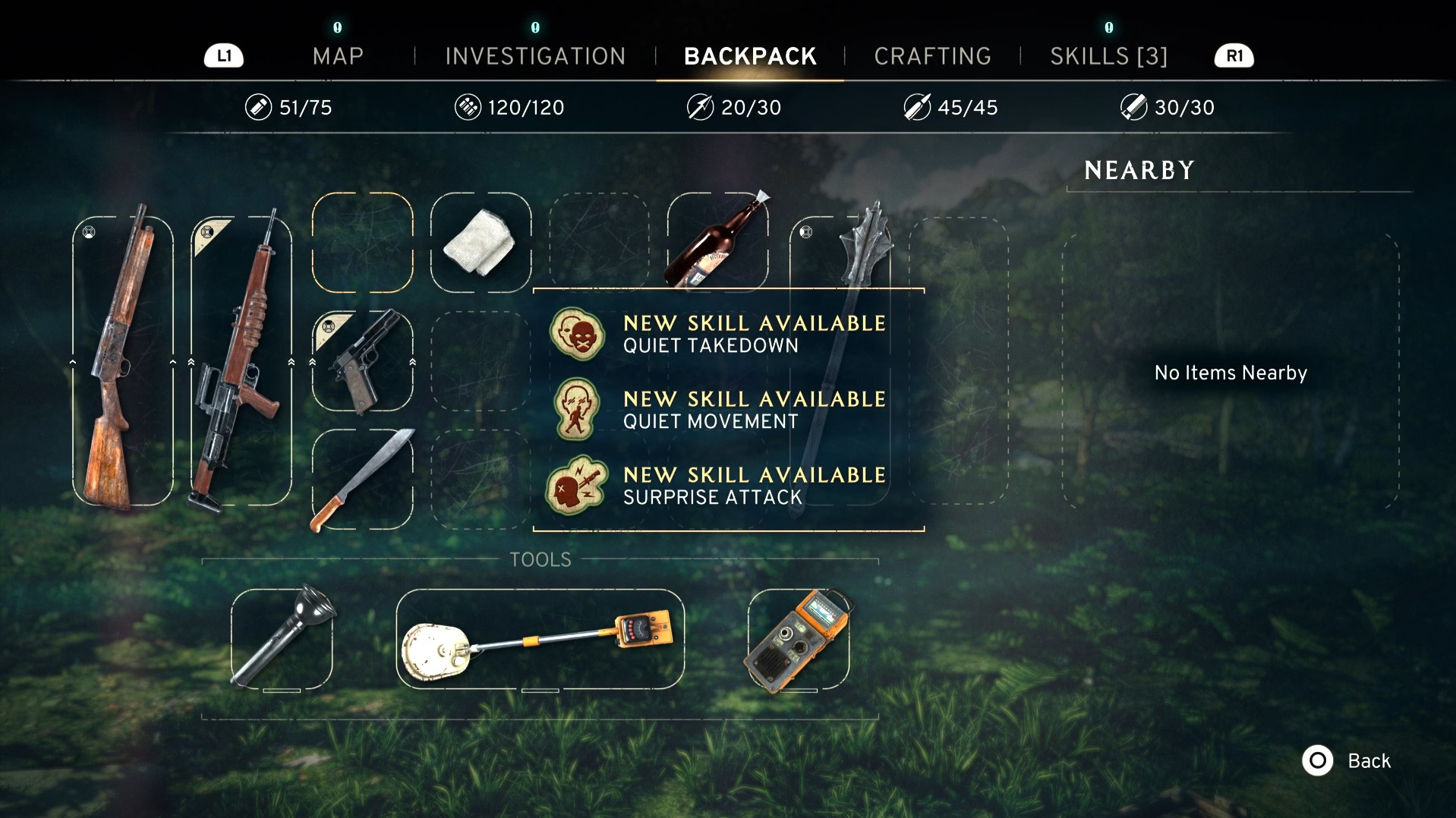Choose the molotov bottle slot
This screenshot has height=818, width=1456.
pyautogui.click(x=717, y=241)
